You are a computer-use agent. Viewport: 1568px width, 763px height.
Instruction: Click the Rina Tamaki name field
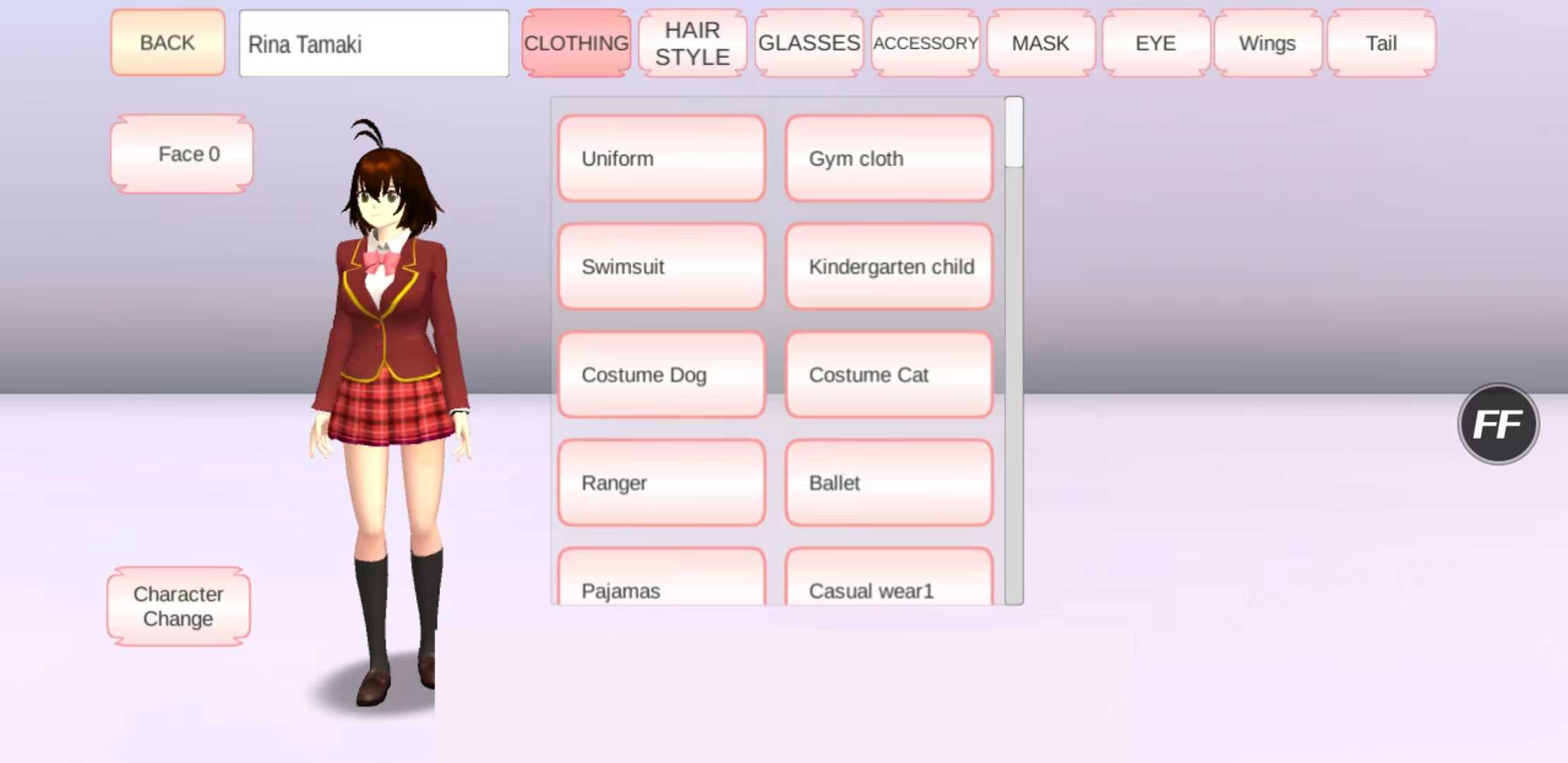(374, 44)
